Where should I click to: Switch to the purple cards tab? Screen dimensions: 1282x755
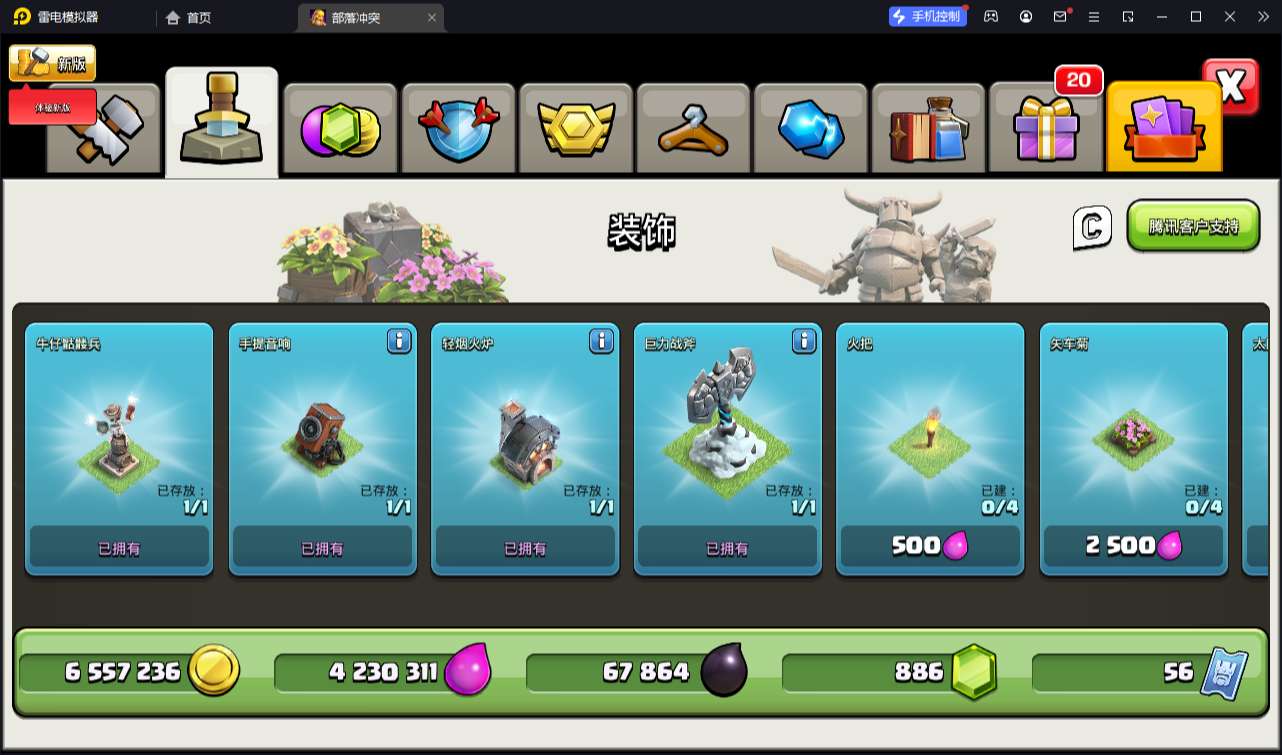1164,130
